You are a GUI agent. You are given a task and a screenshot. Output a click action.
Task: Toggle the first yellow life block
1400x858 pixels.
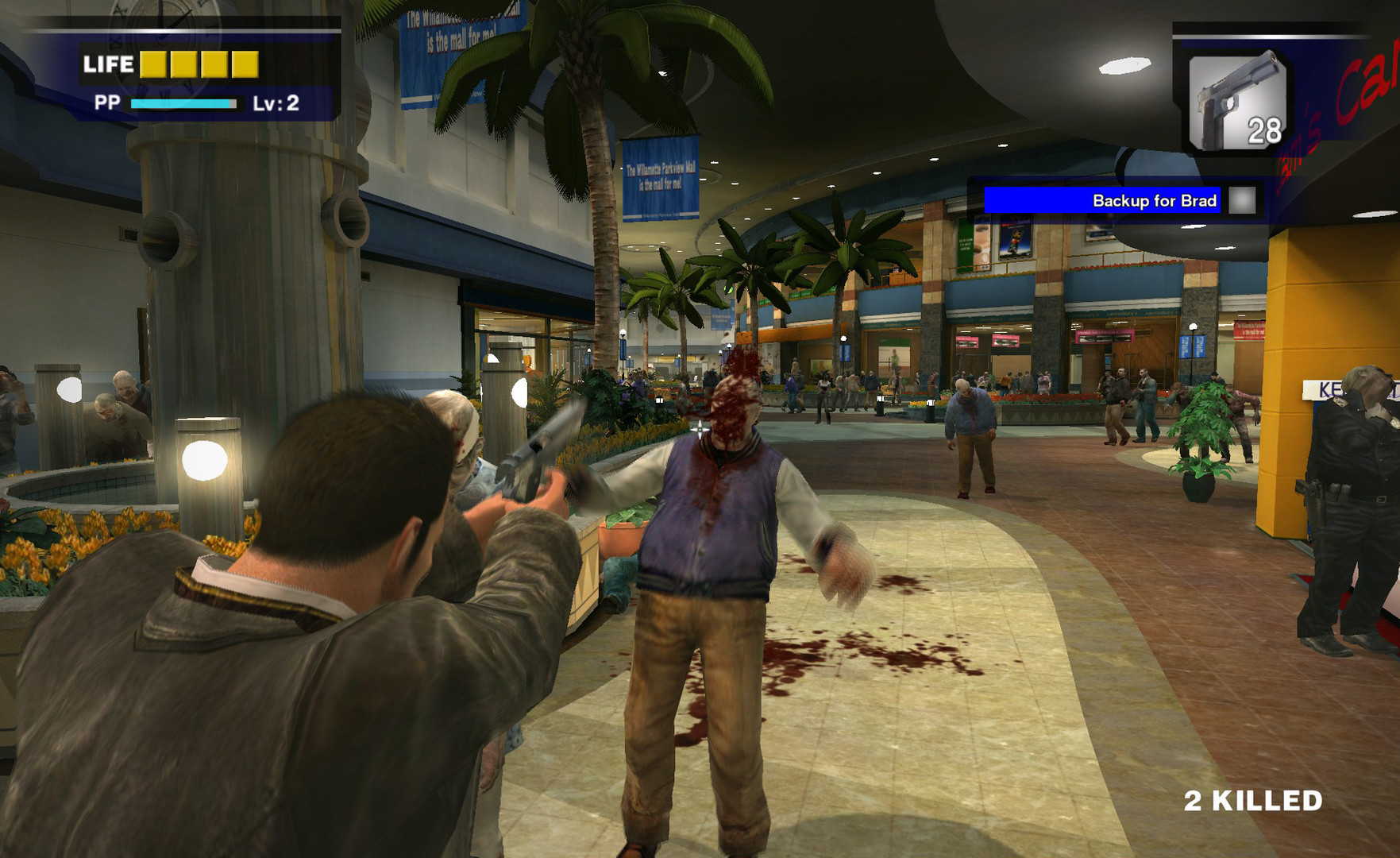pyautogui.click(x=154, y=64)
